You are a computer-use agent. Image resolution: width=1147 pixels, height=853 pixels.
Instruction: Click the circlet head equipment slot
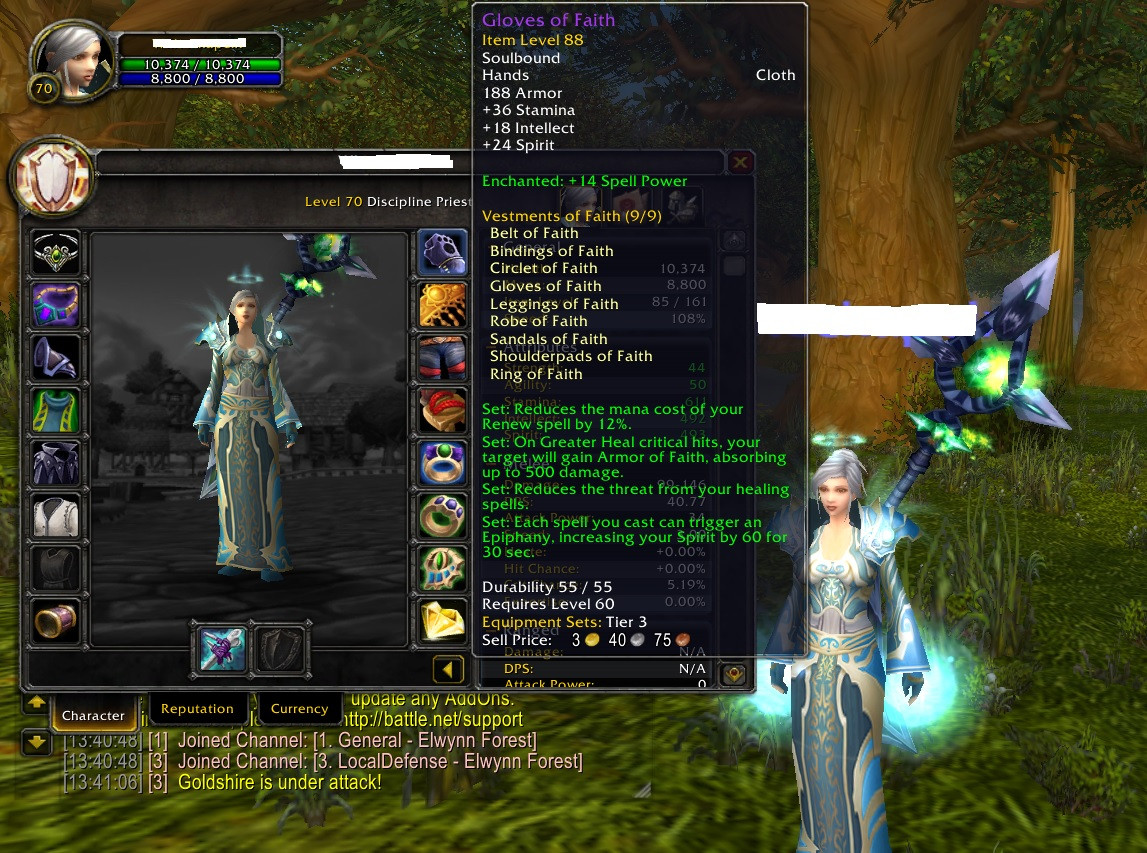pos(56,254)
